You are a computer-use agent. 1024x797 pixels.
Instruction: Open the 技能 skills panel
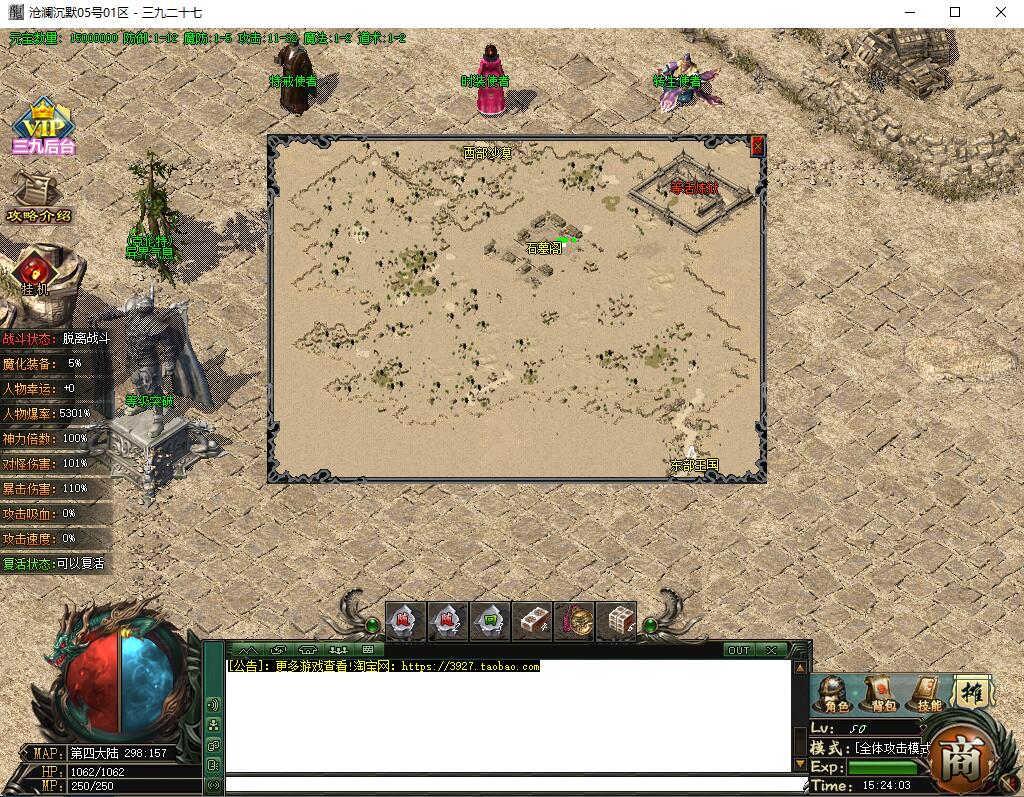coord(929,693)
